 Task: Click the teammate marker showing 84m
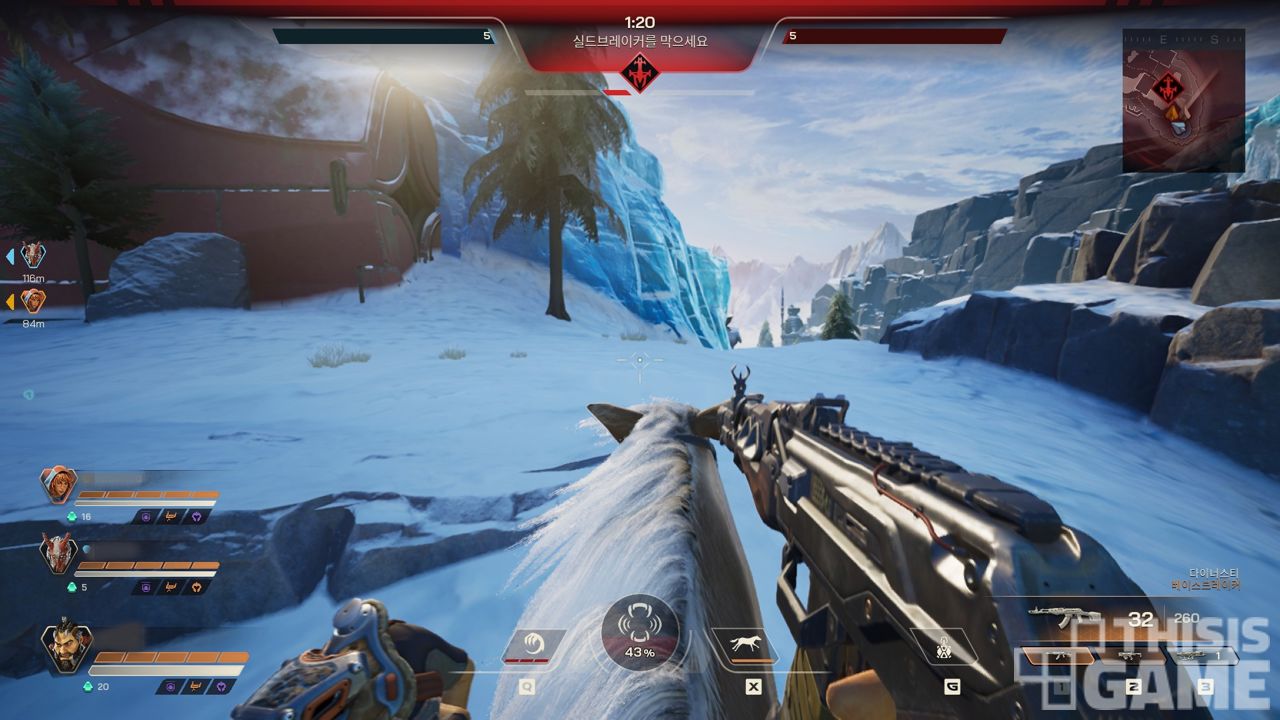pyautogui.click(x=33, y=300)
